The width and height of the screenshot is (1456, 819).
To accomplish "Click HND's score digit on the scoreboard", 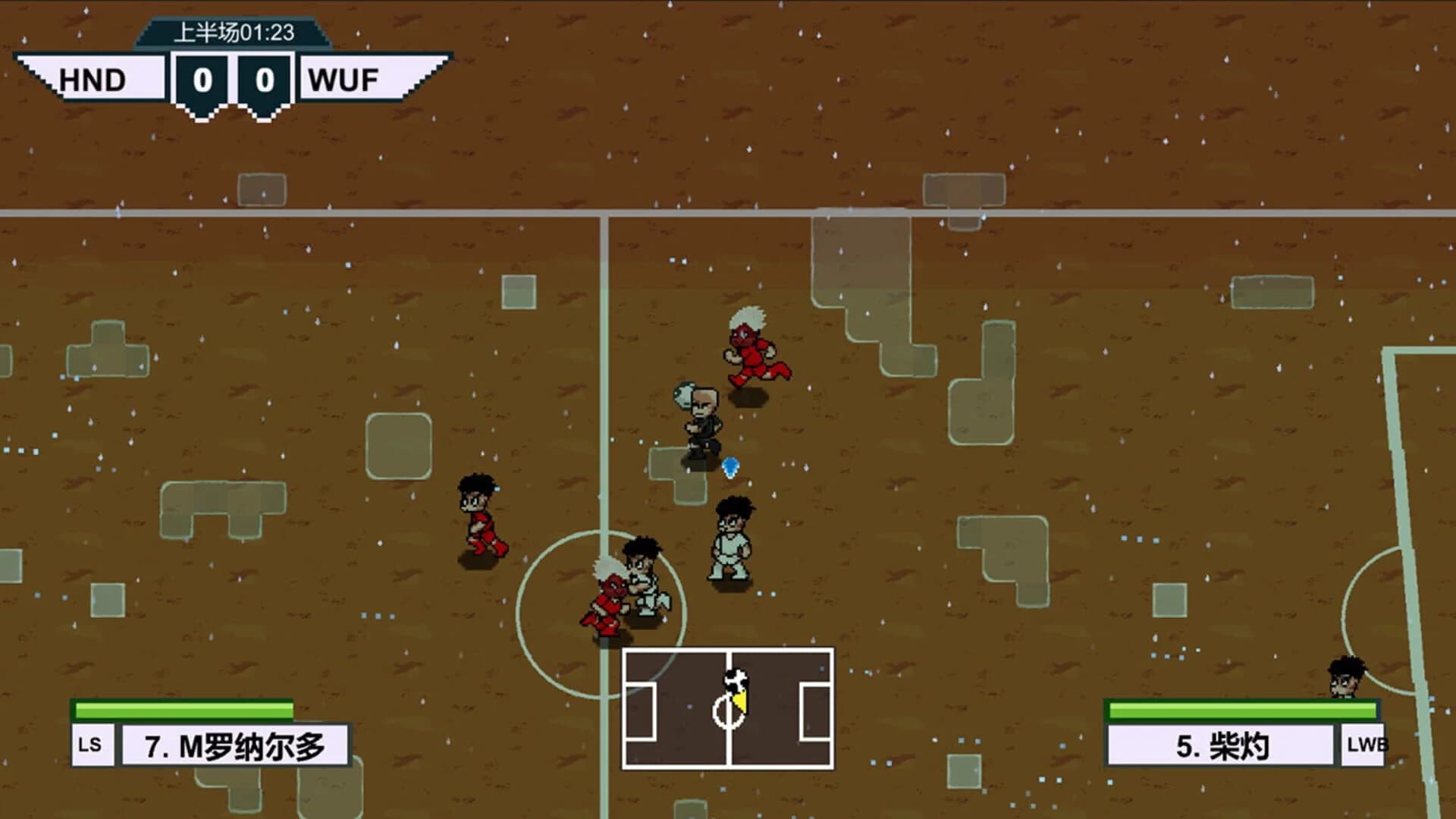I will 201,80.
